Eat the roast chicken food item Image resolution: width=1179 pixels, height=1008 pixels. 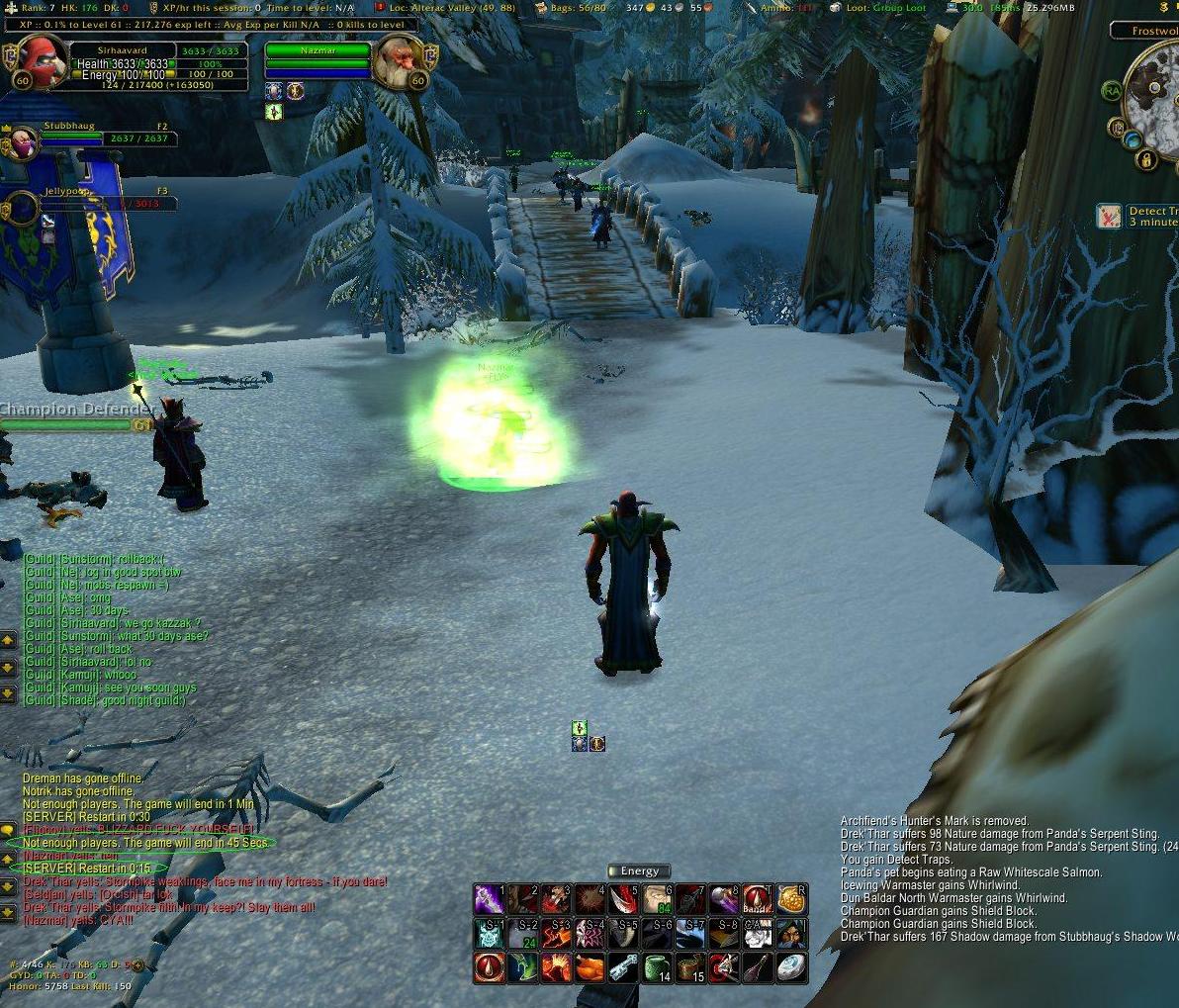point(589,967)
